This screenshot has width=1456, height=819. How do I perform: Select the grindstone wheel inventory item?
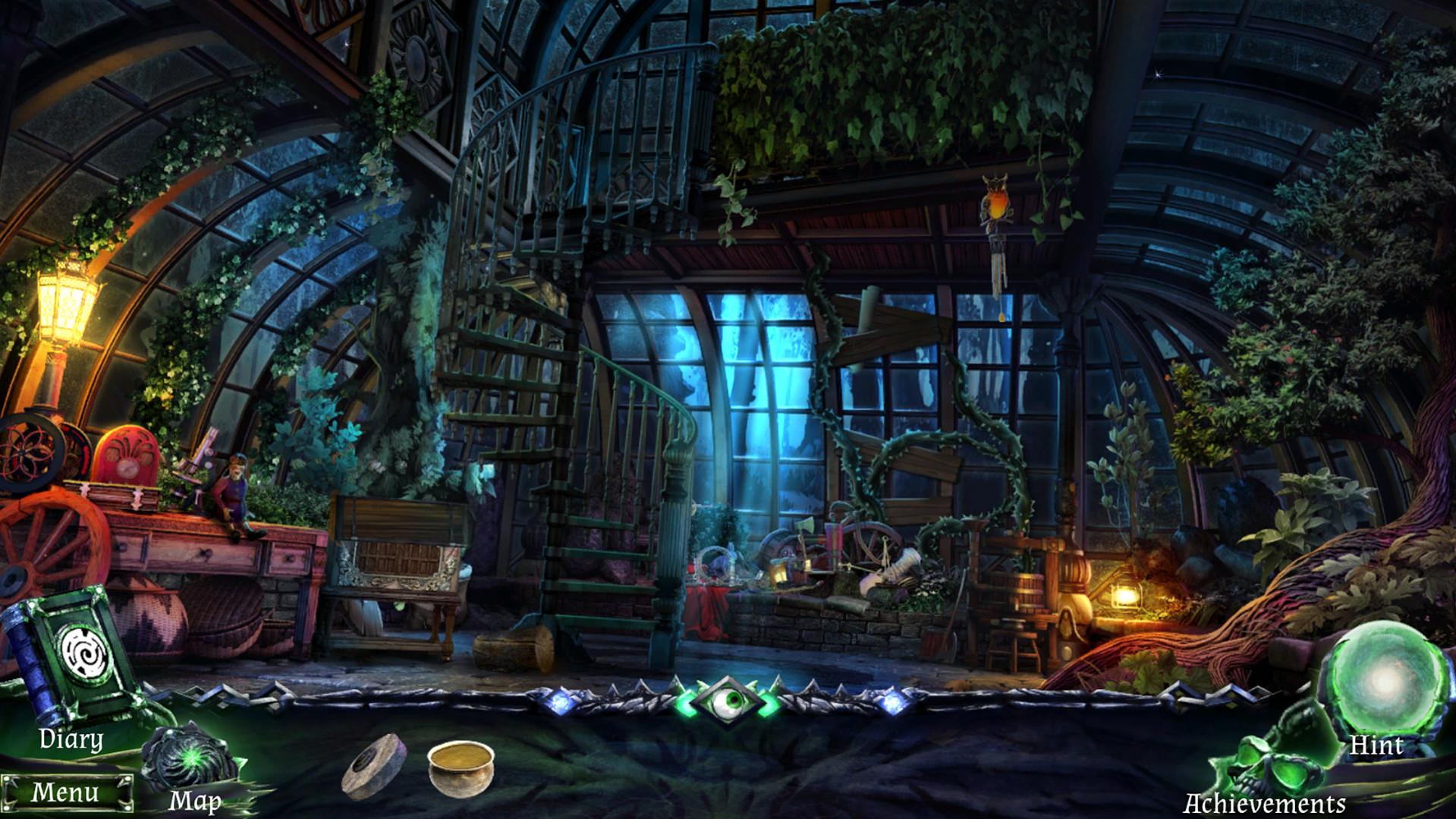tap(374, 767)
